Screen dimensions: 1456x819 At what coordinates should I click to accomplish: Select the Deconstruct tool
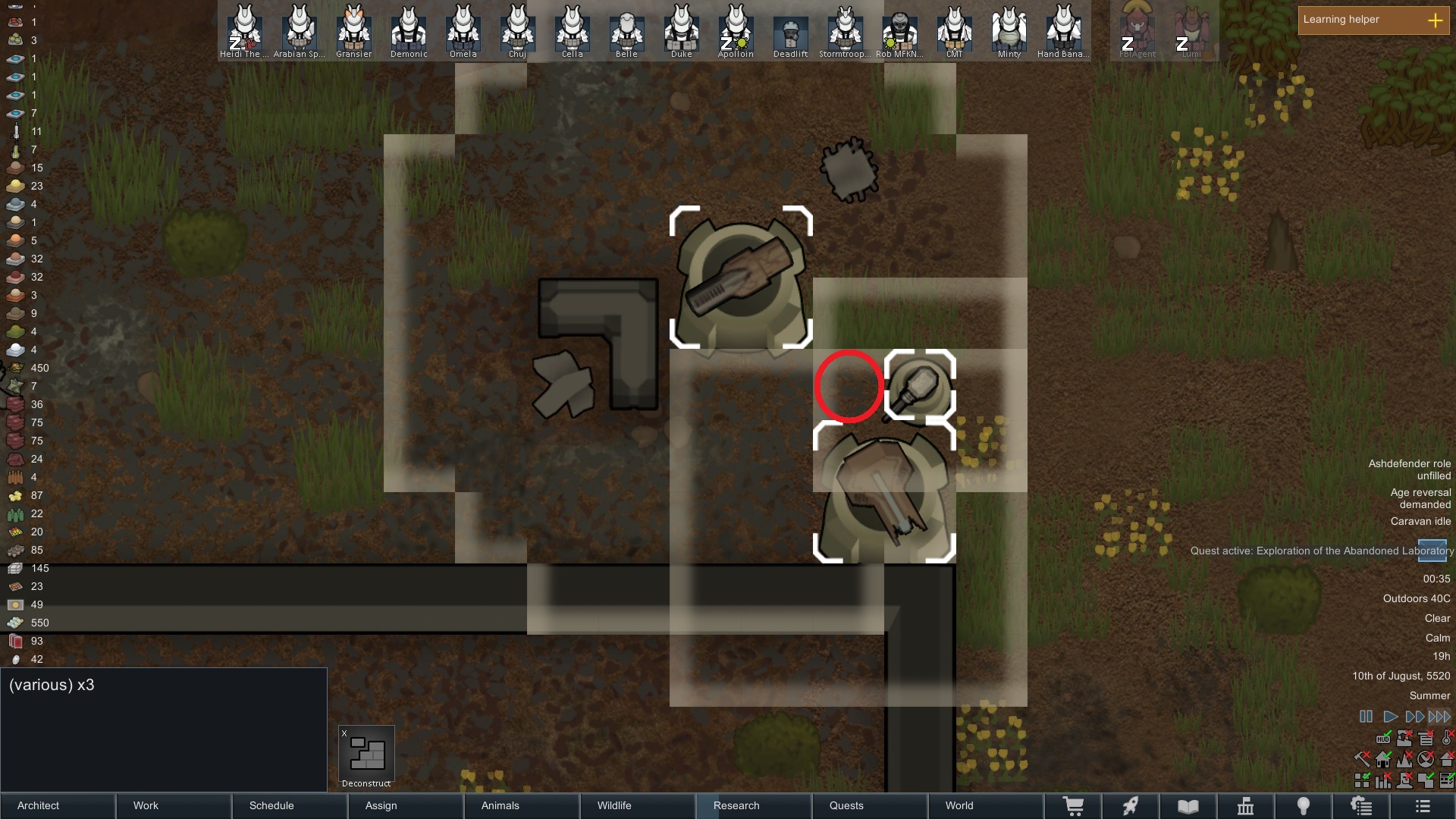pyautogui.click(x=366, y=753)
